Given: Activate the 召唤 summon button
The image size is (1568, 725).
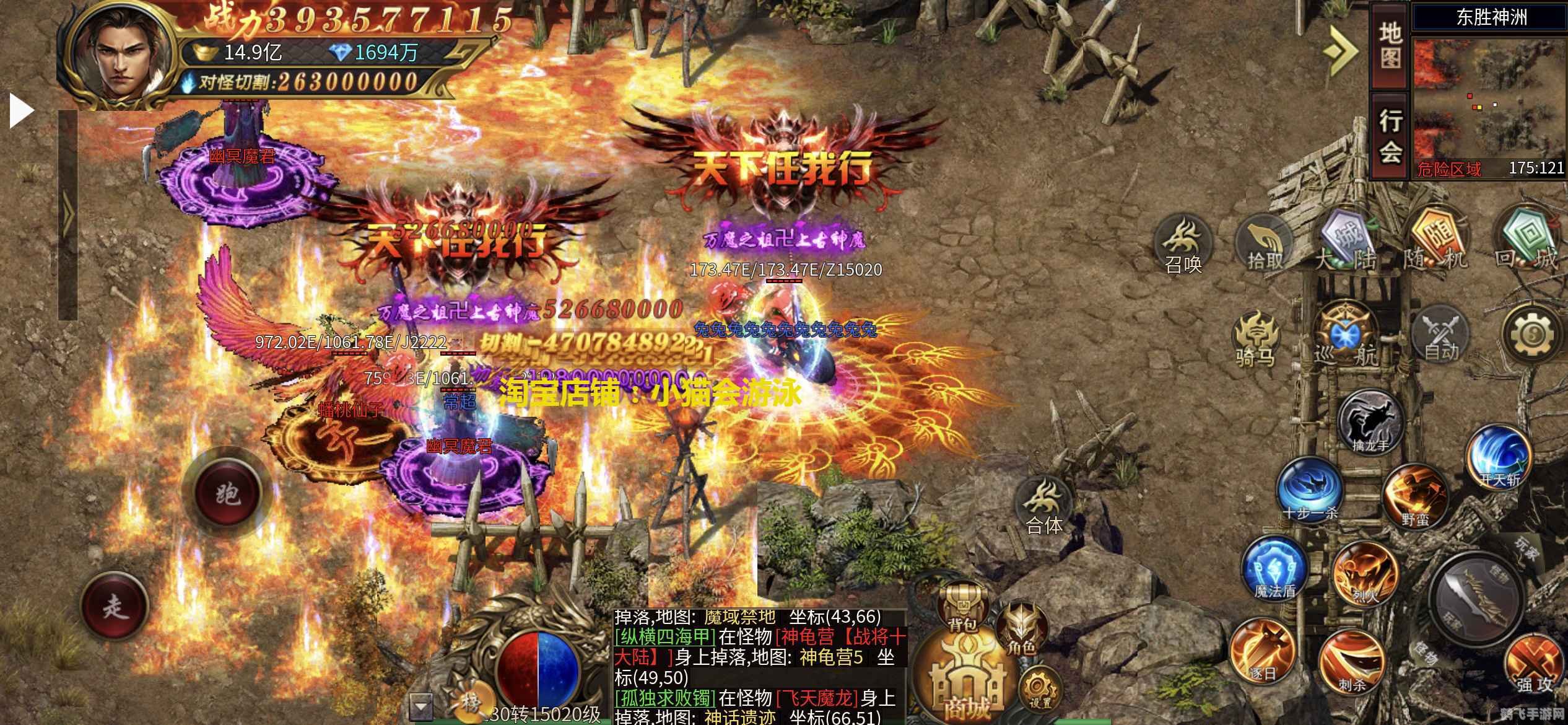Looking at the screenshot, I should [x=1183, y=246].
